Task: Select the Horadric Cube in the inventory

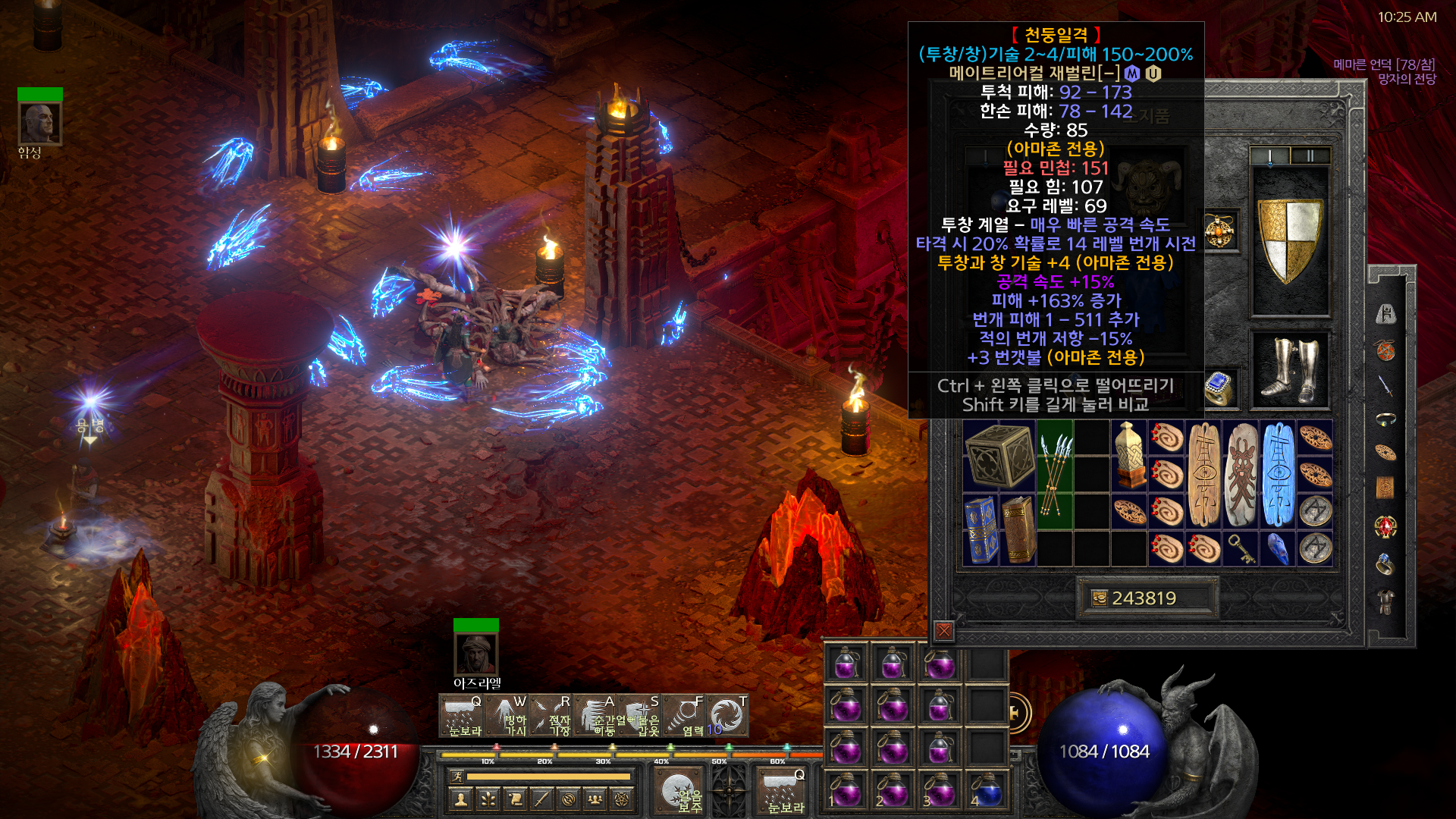Action: [999, 456]
